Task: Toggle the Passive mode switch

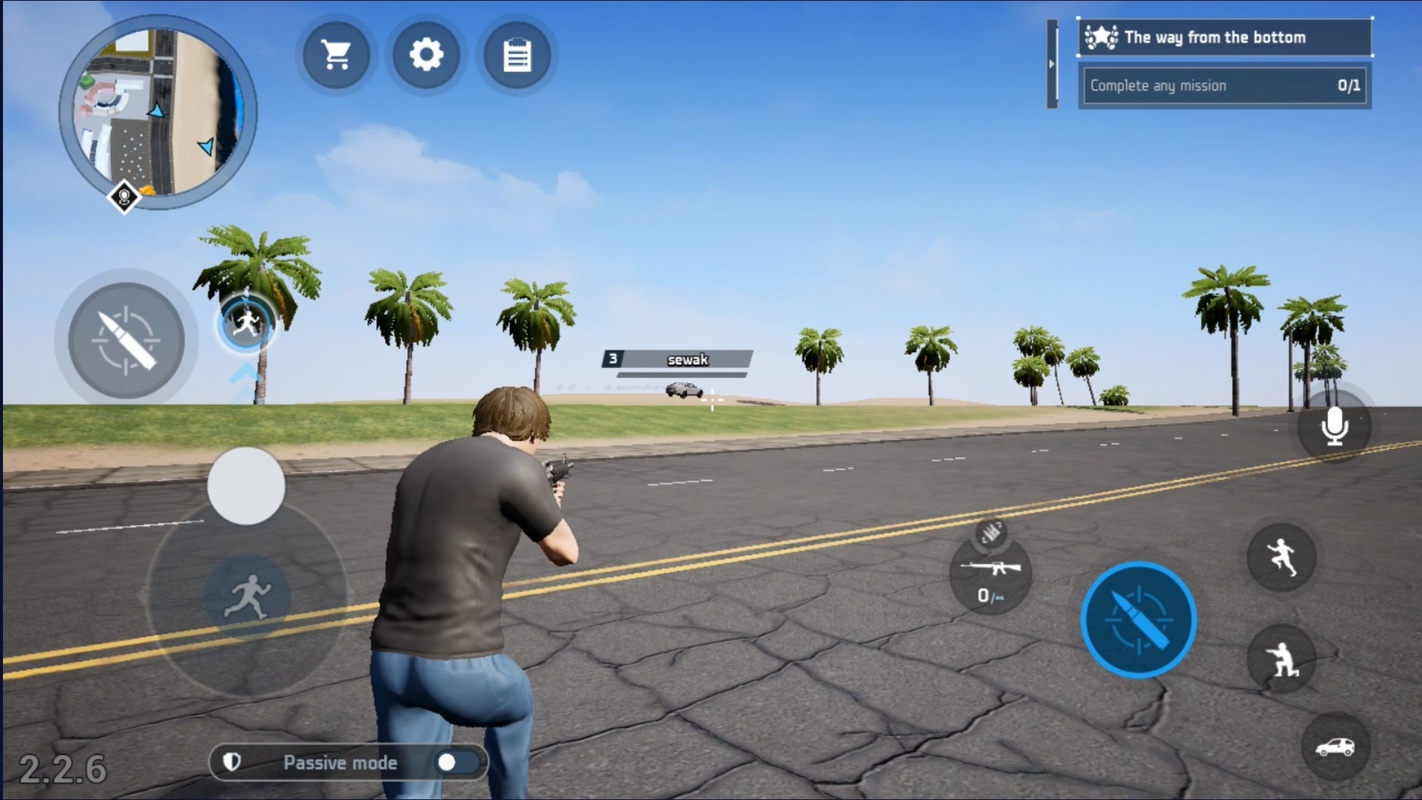Action: (x=457, y=763)
